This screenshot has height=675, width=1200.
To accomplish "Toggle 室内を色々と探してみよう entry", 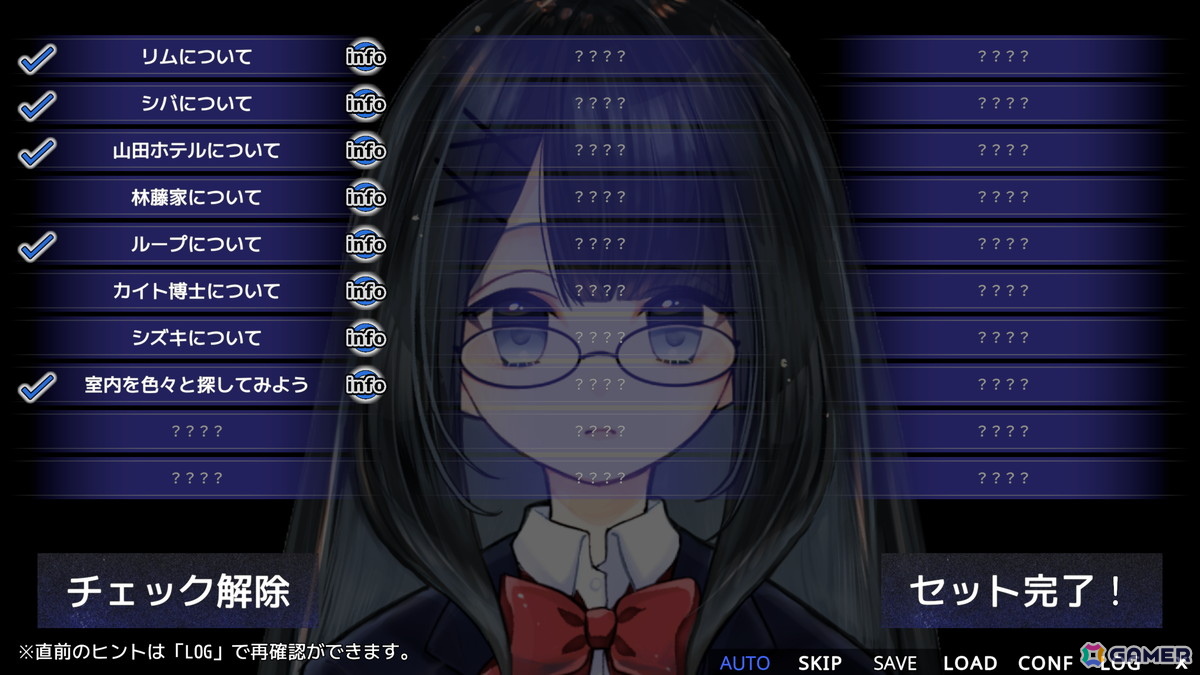I will click(196, 385).
